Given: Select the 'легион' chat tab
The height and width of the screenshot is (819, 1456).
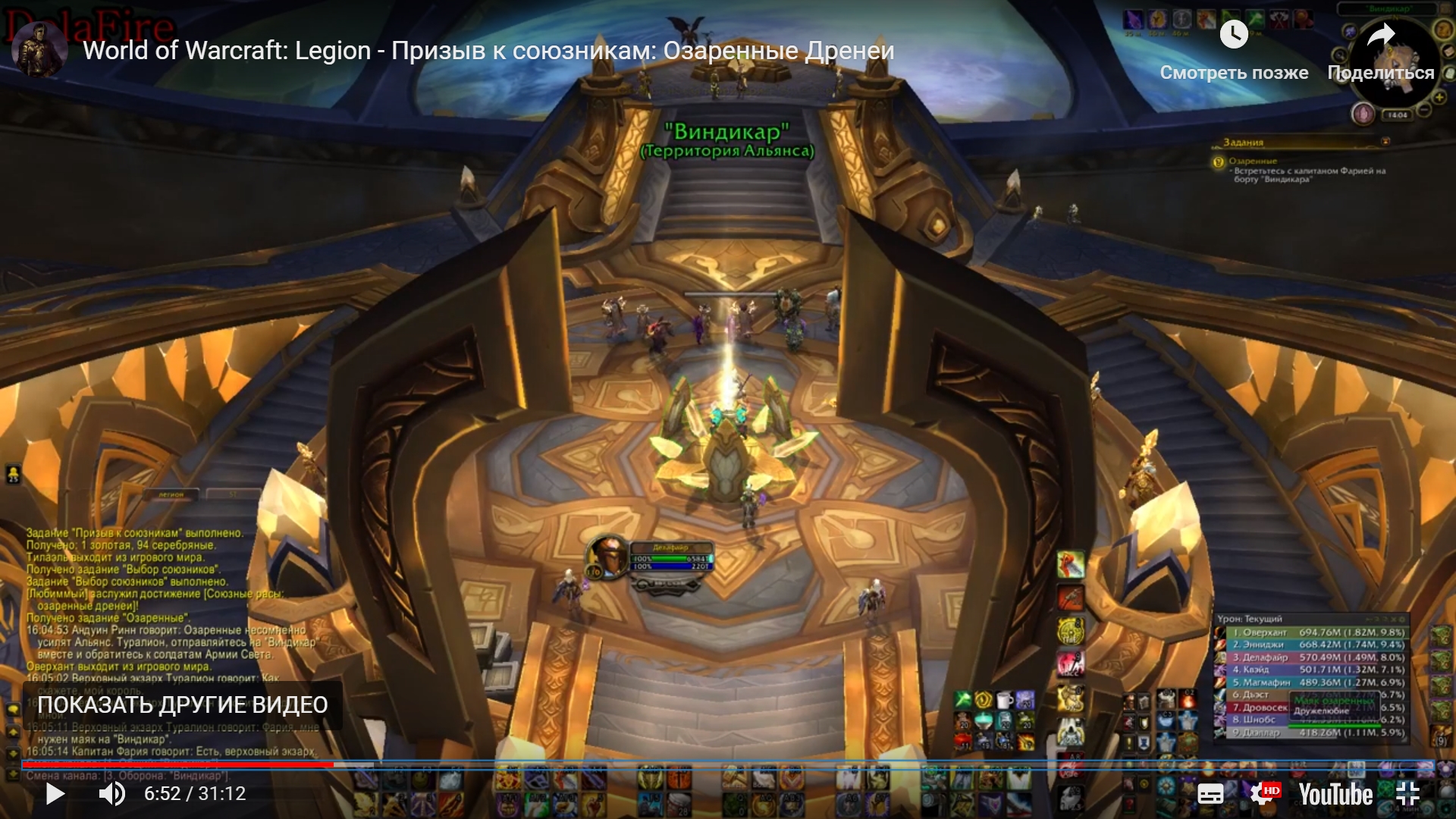Looking at the screenshot, I should (171, 494).
